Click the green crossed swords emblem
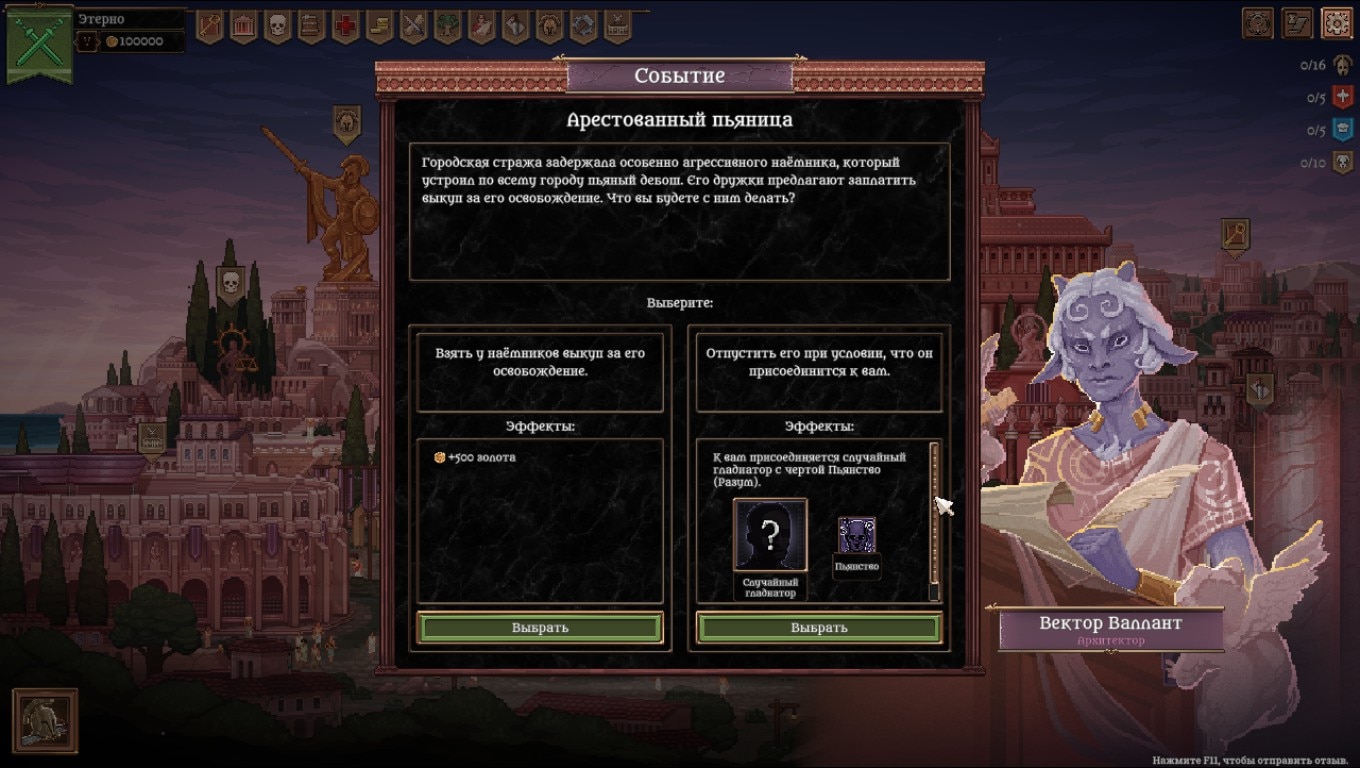Image resolution: width=1360 pixels, height=768 pixels. pyautogui.click(x=40, y=41)
